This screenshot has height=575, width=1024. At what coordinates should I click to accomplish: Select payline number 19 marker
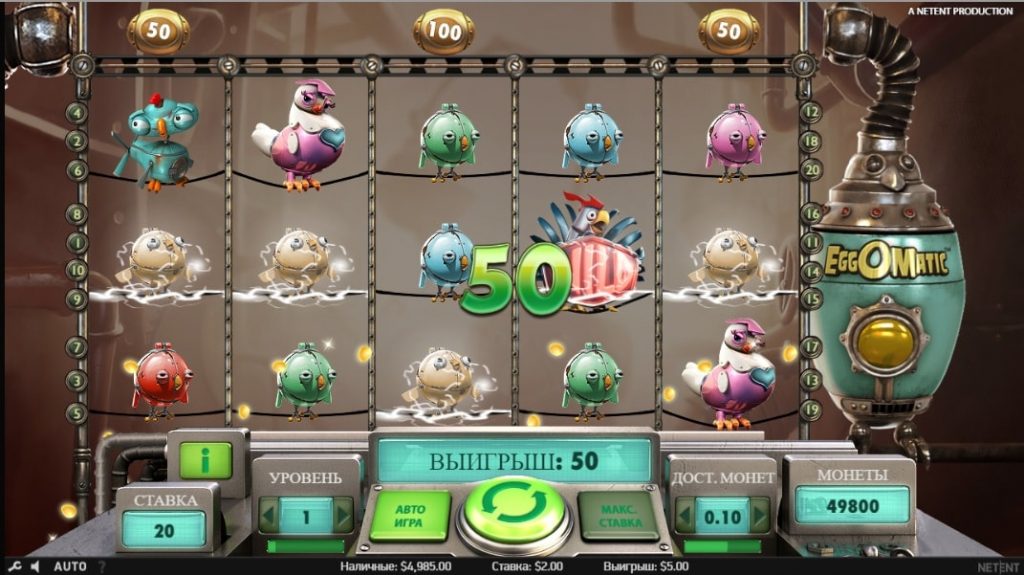[x=811, y=407]
